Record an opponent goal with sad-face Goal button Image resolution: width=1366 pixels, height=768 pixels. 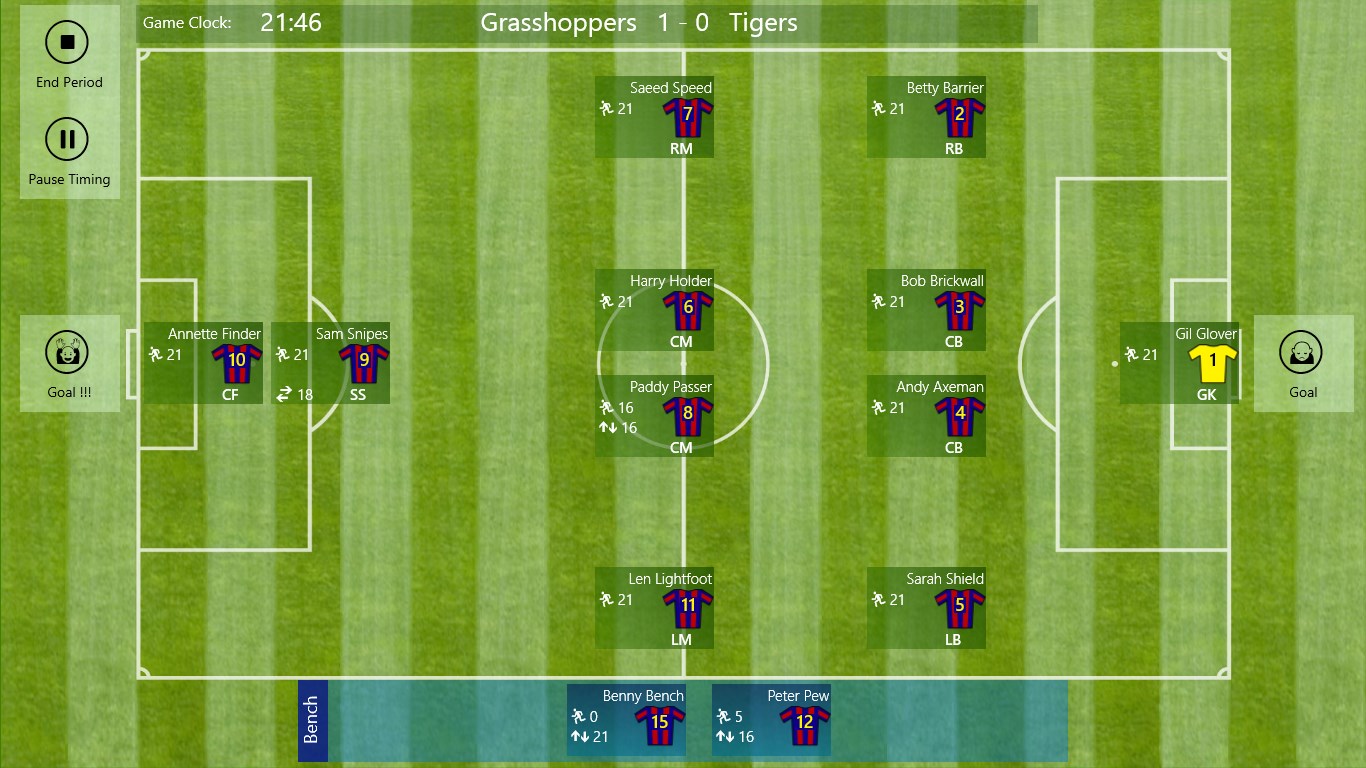point(1302,353)
